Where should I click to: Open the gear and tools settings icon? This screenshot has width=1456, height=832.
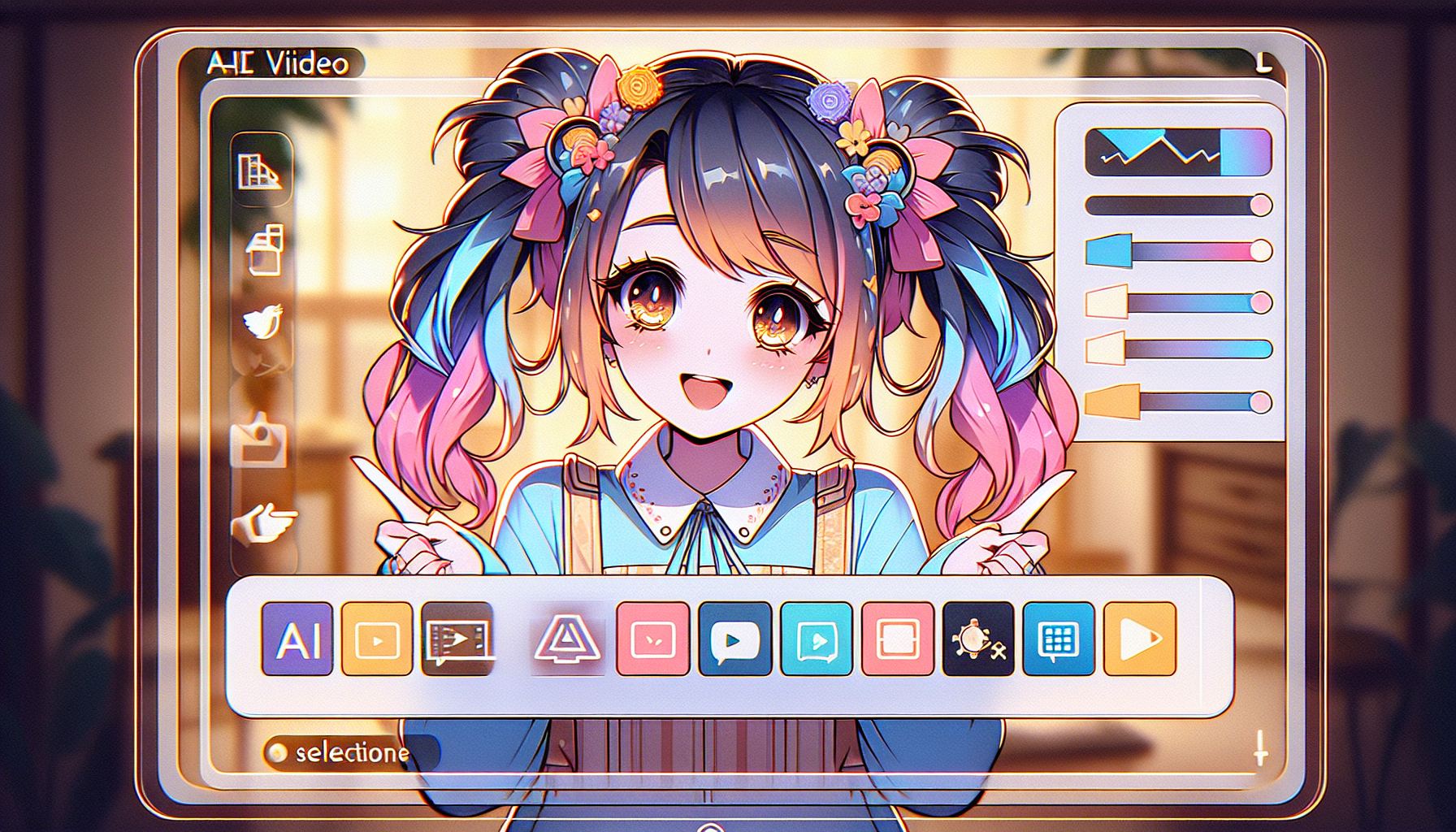[x=978, y=639]
